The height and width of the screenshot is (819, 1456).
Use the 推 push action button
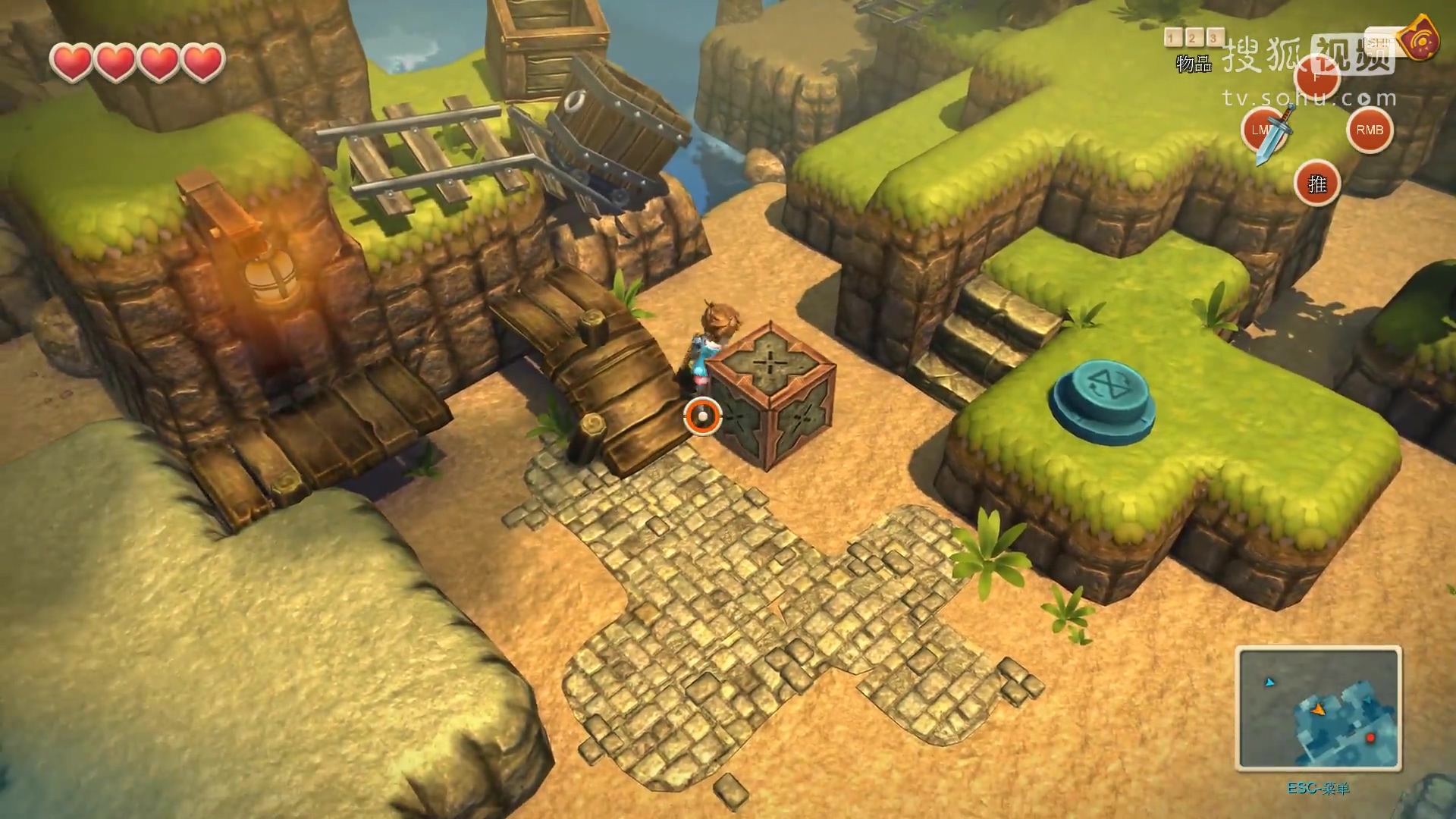pyautogui.click(x=1317, y=184)
